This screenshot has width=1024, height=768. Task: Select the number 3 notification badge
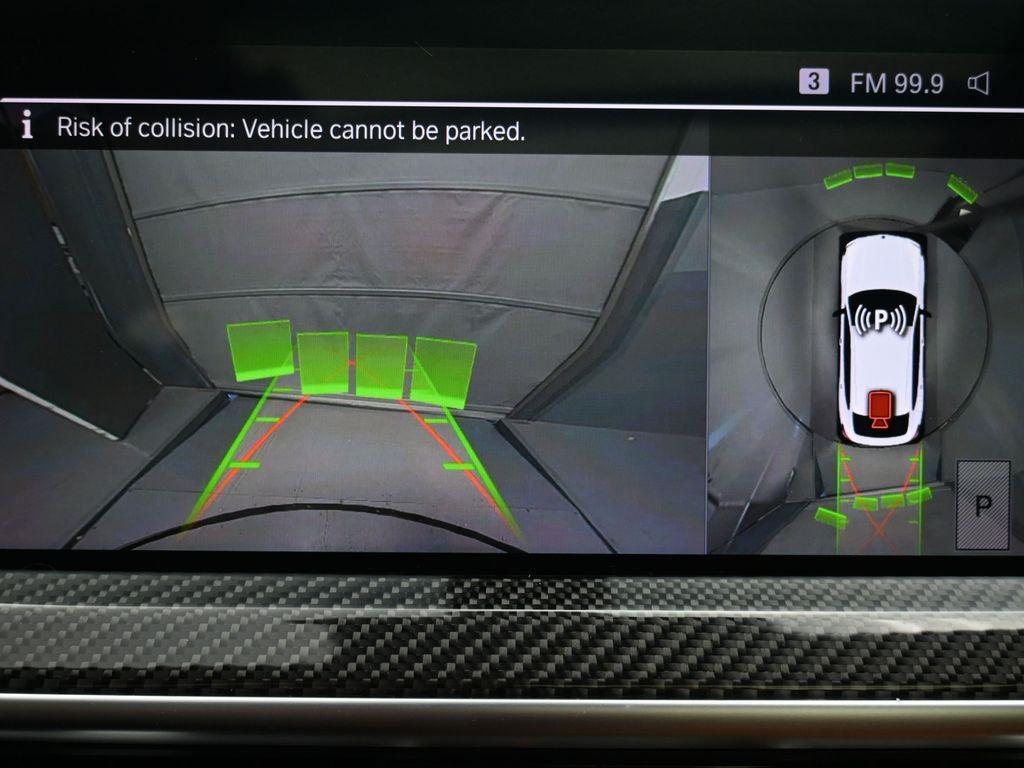click(x=813, y=82)
